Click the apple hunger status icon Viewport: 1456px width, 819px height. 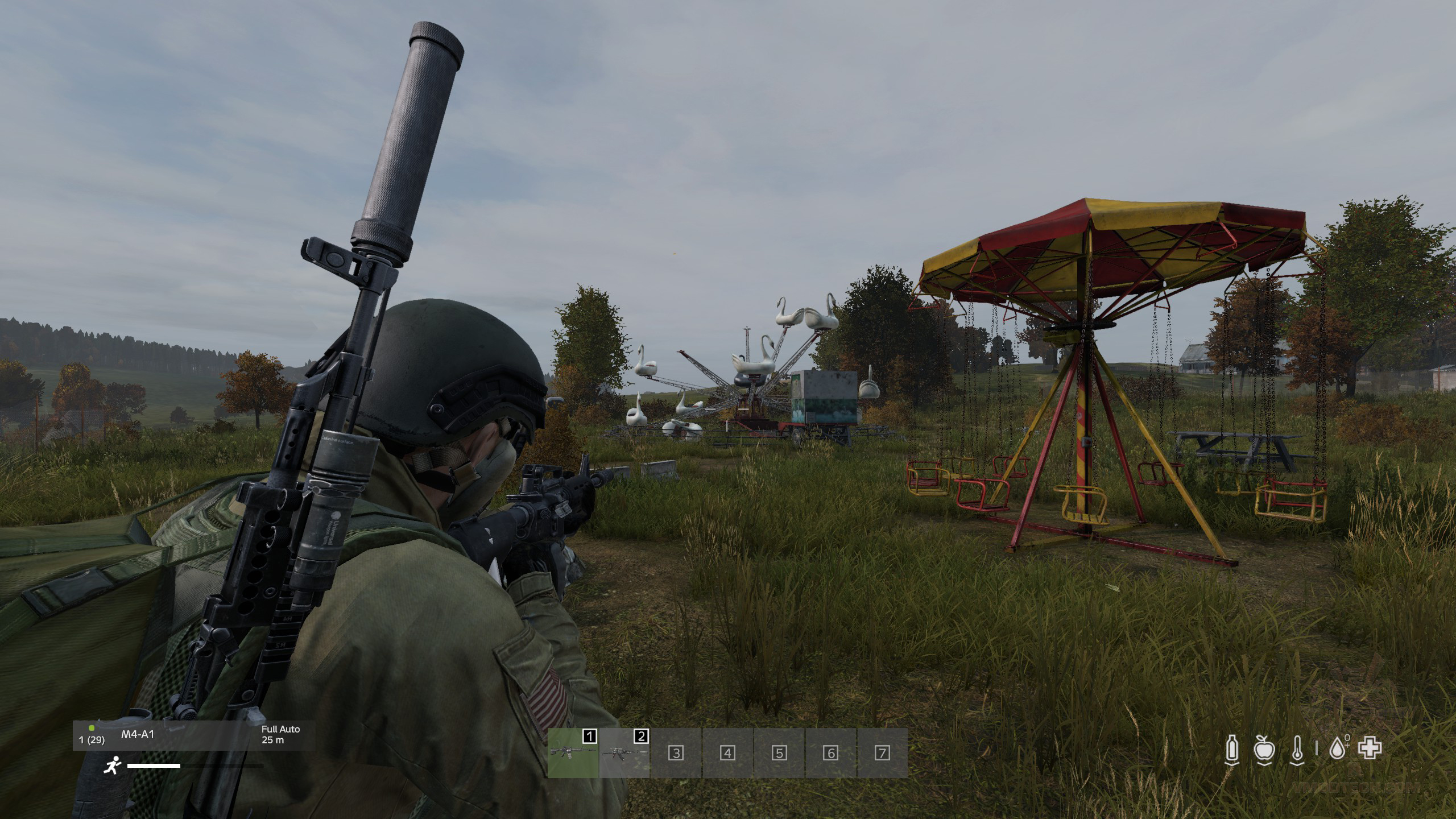[1264, 748]
